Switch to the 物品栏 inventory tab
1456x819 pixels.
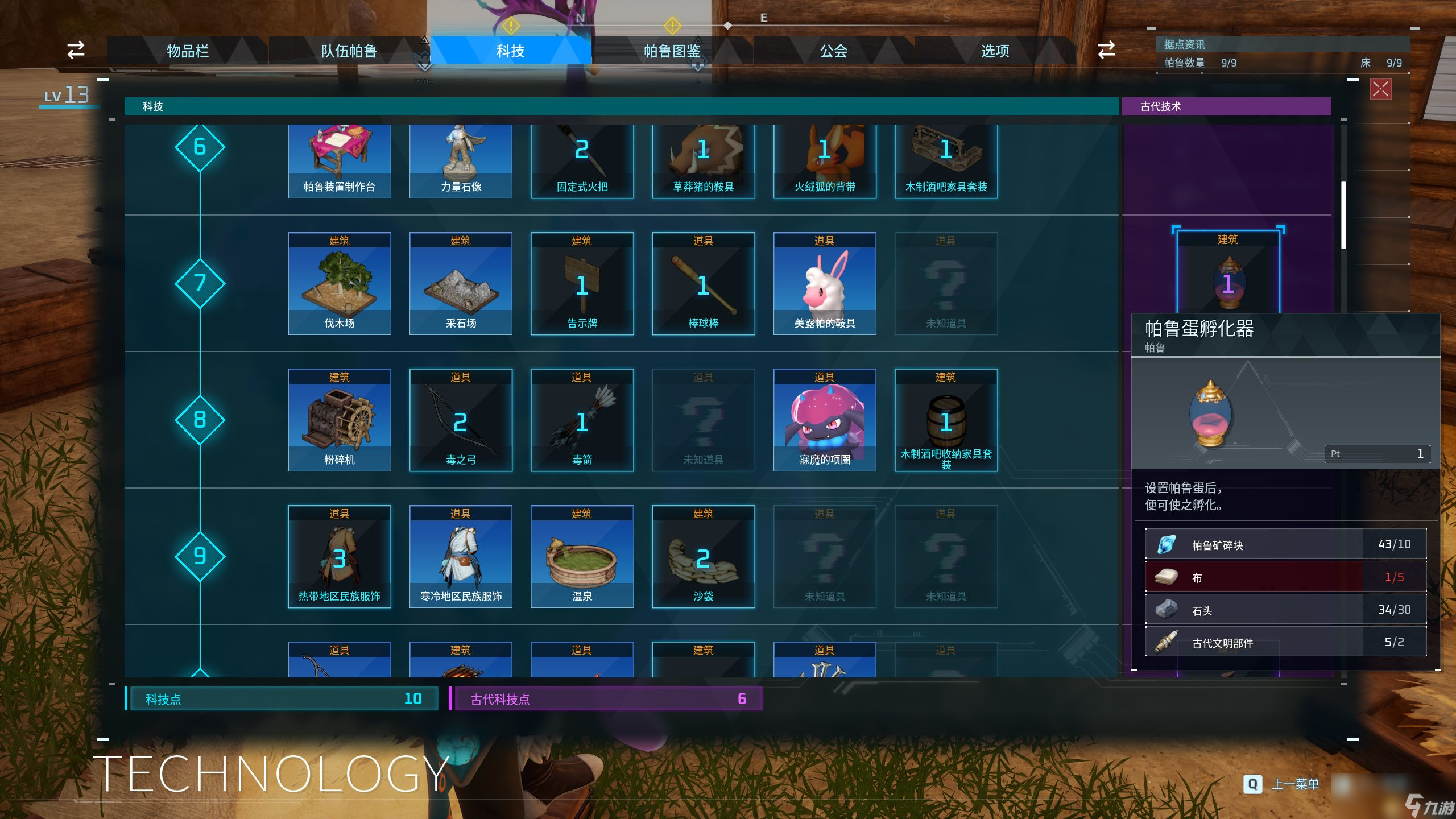188,51
